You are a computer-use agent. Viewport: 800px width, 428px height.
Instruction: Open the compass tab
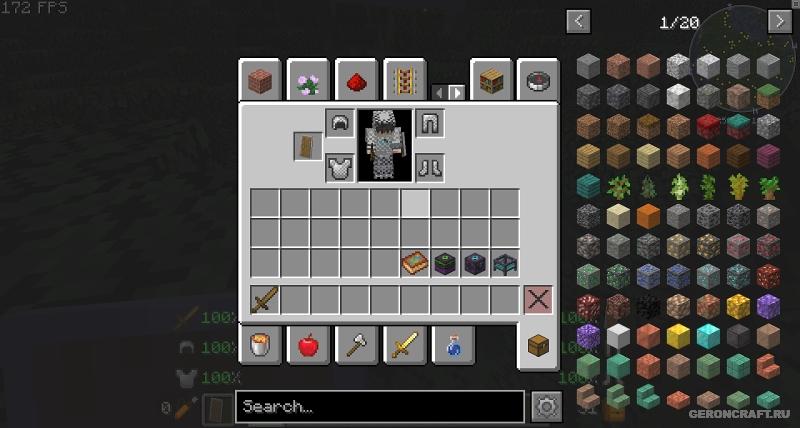point(537,80)
